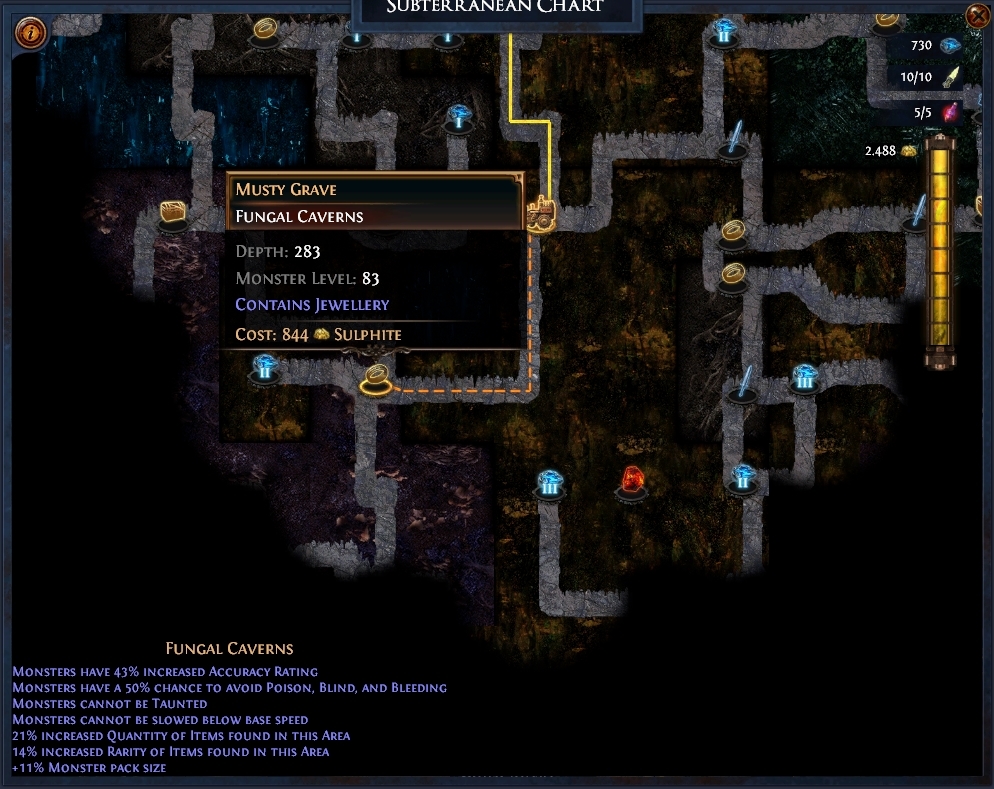This screenshot has width=994, height=789.
Task: Select the highlighted Musty Grave ring node
Action: (376, 378)
